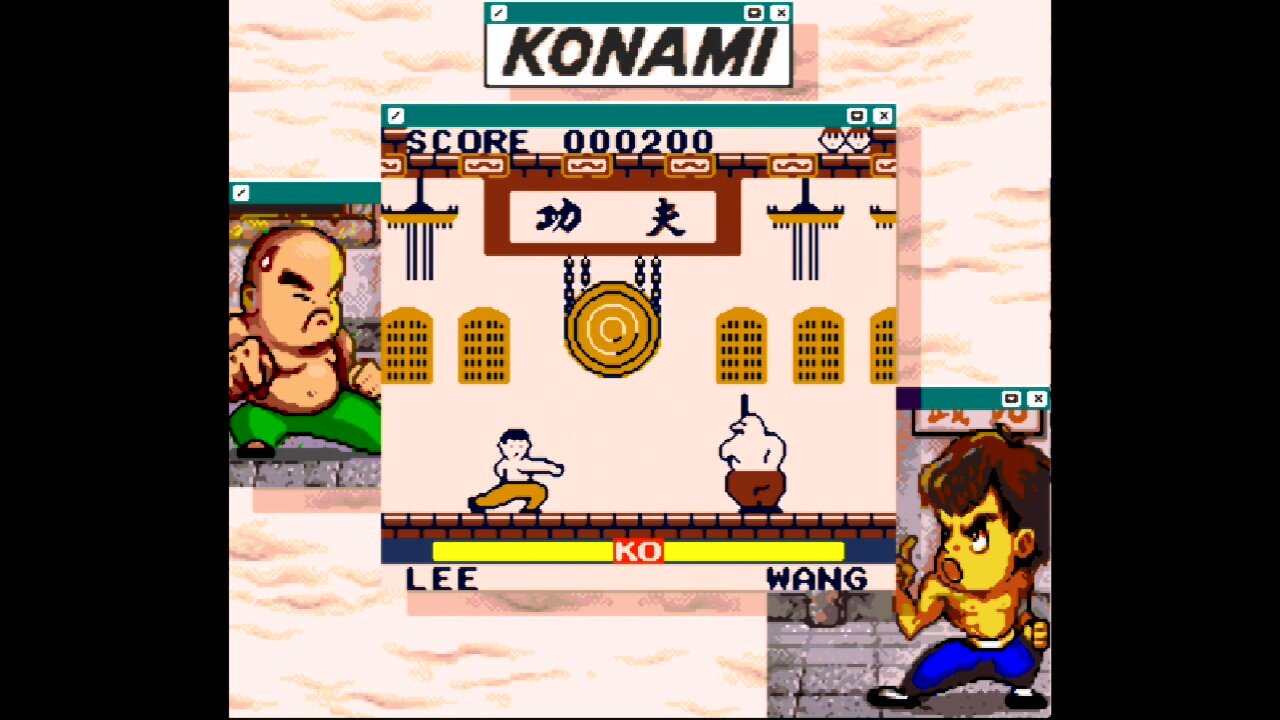The height and width of the screenshot is (720, 1280).
Task: Click the KO marker on the health bar
Action: (640, 551)
